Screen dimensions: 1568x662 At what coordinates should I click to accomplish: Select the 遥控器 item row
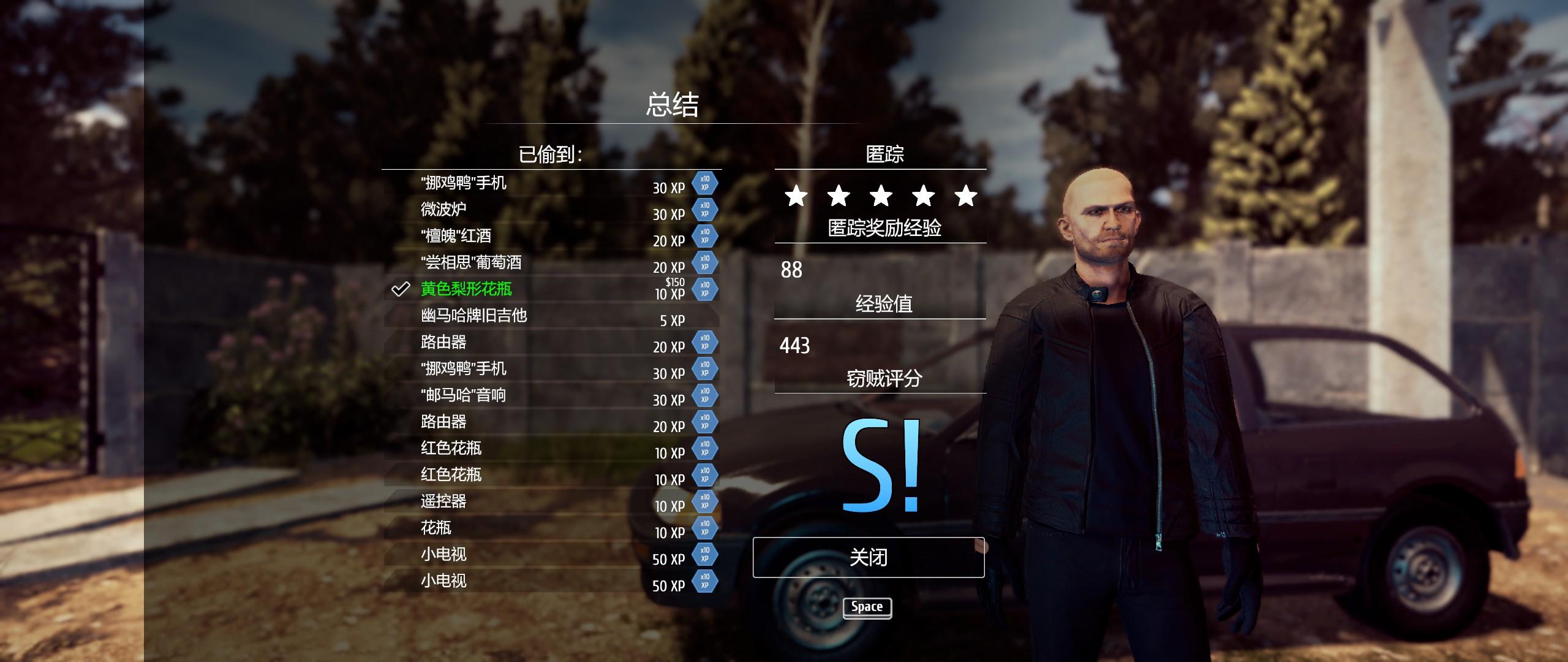(551, 501)
